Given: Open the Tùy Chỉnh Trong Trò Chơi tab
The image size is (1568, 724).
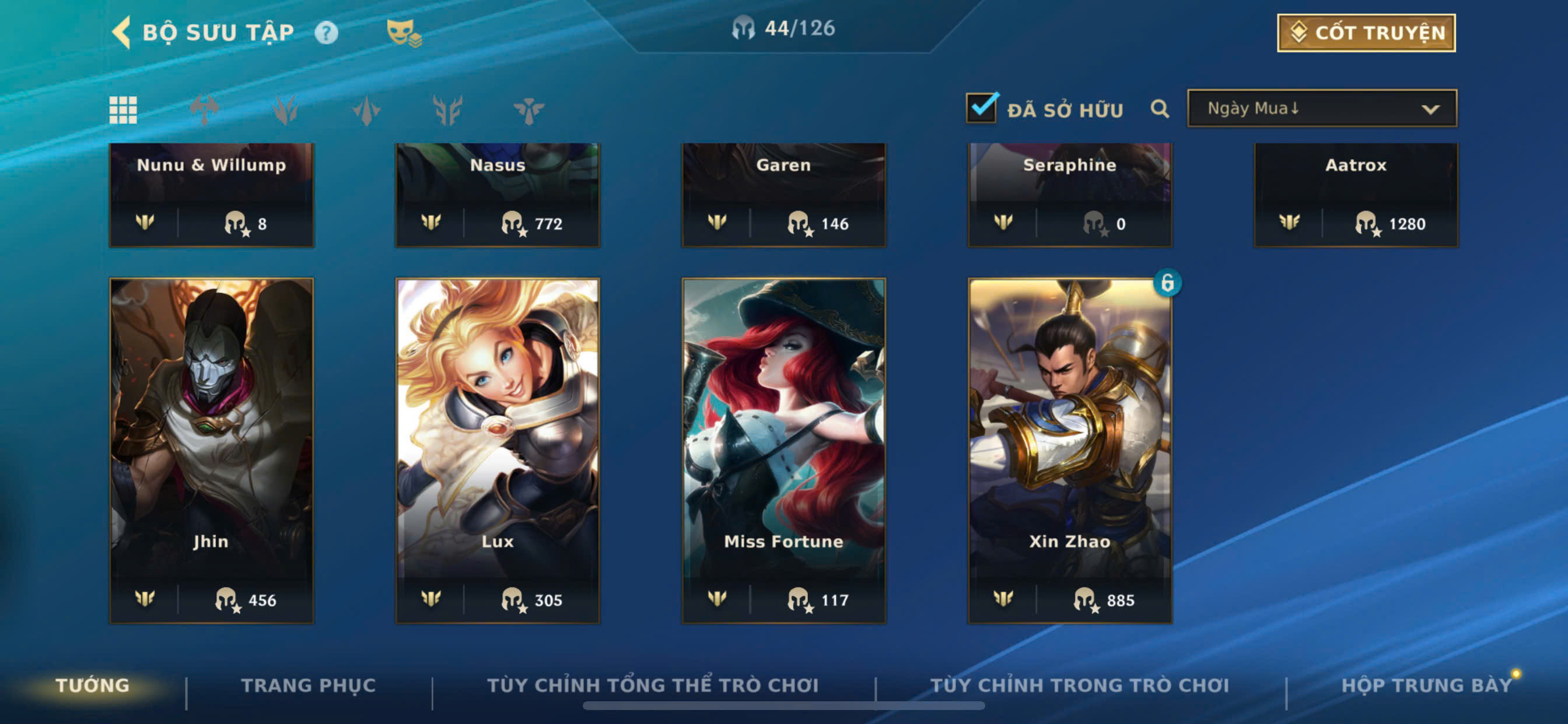Looking at the screenshot, I should pos(1079,685).
